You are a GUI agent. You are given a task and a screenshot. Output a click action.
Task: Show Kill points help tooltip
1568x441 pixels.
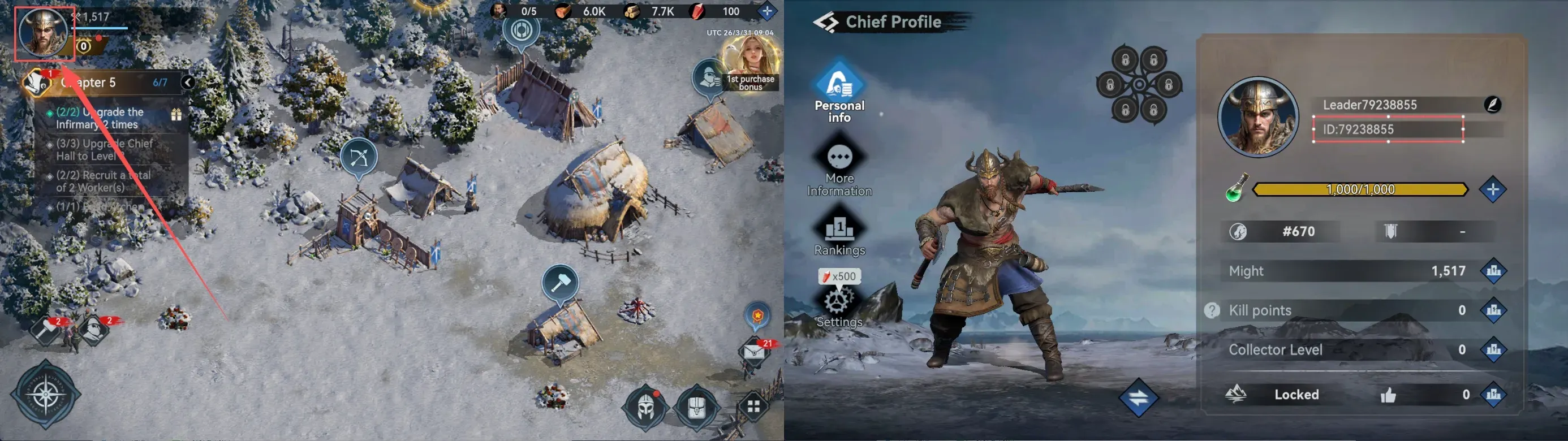(1211, 310)
